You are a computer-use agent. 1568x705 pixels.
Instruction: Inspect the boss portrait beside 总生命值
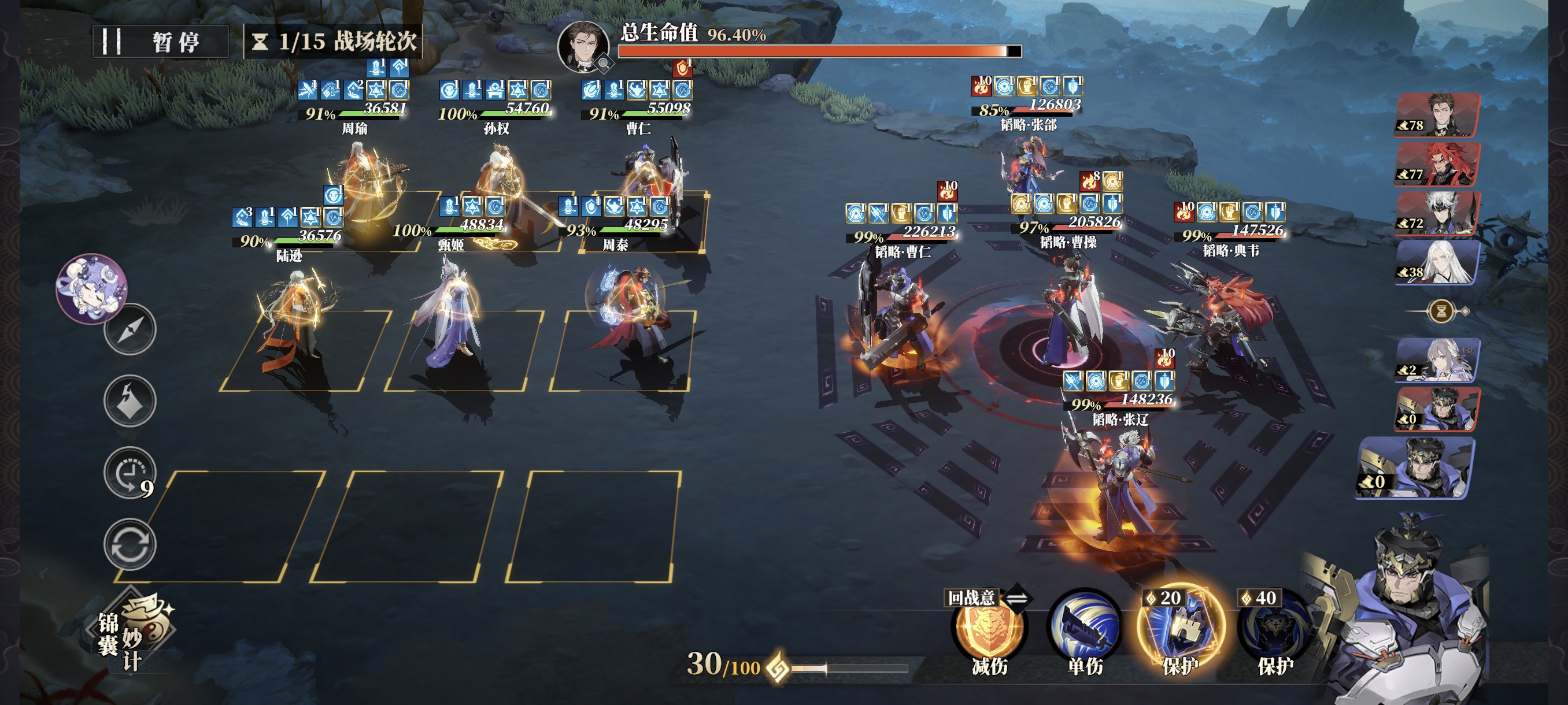pyautogui.click(x=583, y=46)
